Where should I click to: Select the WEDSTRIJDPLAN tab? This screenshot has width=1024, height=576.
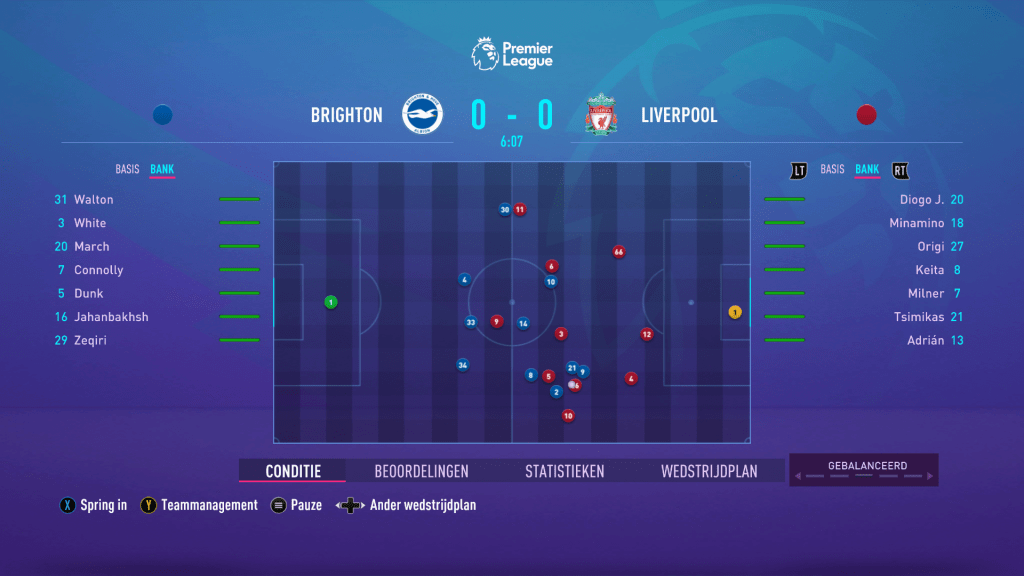pos(709,471)
